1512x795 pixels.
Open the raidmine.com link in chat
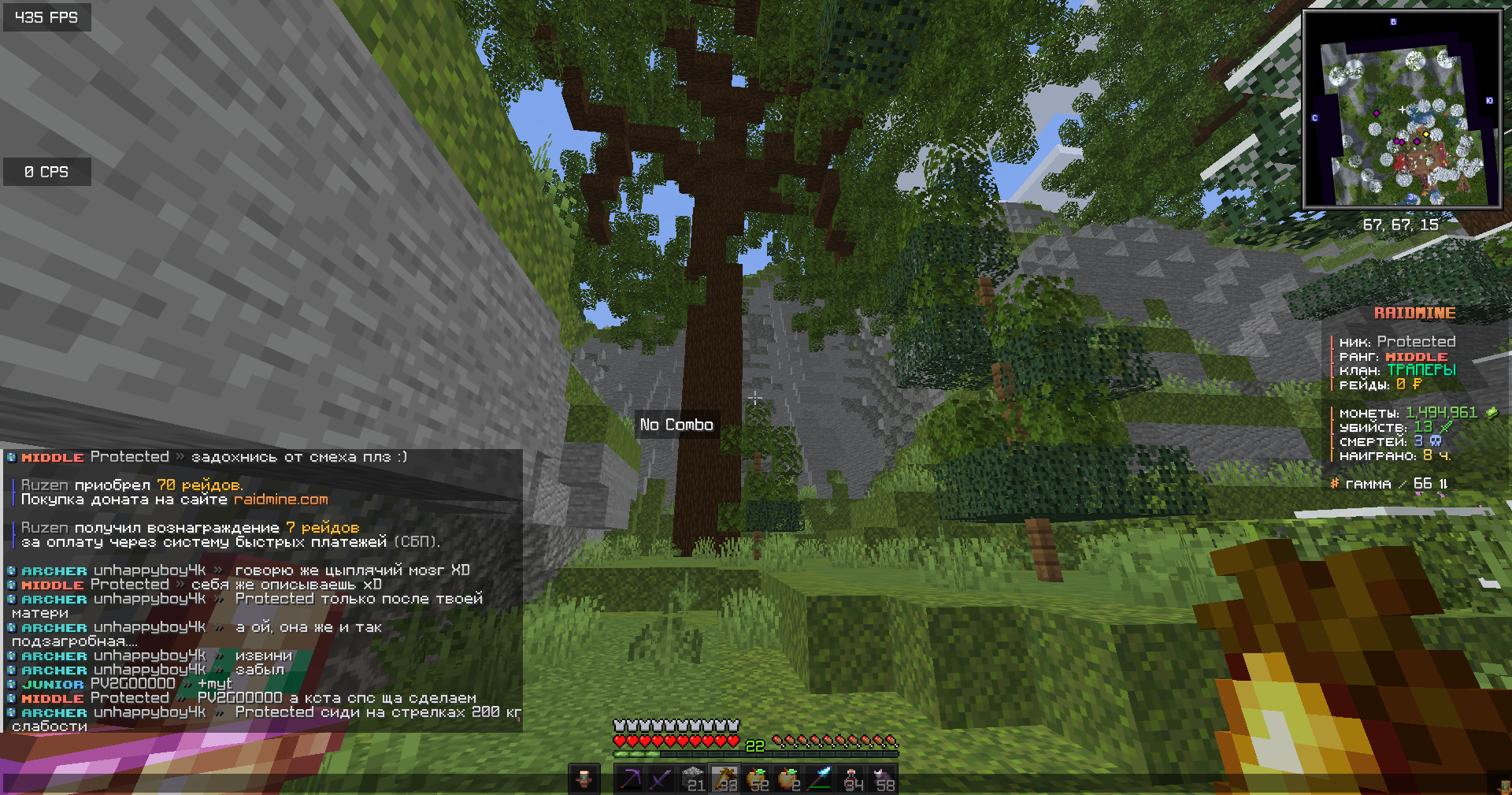click(281, 499)
